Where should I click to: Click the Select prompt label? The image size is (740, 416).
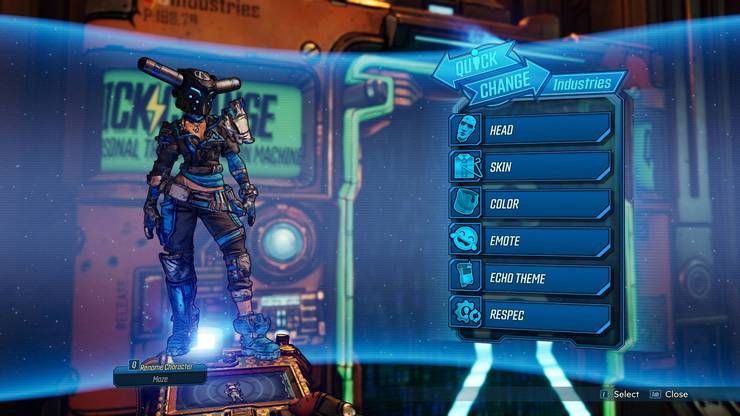click(x=626, y=394)
